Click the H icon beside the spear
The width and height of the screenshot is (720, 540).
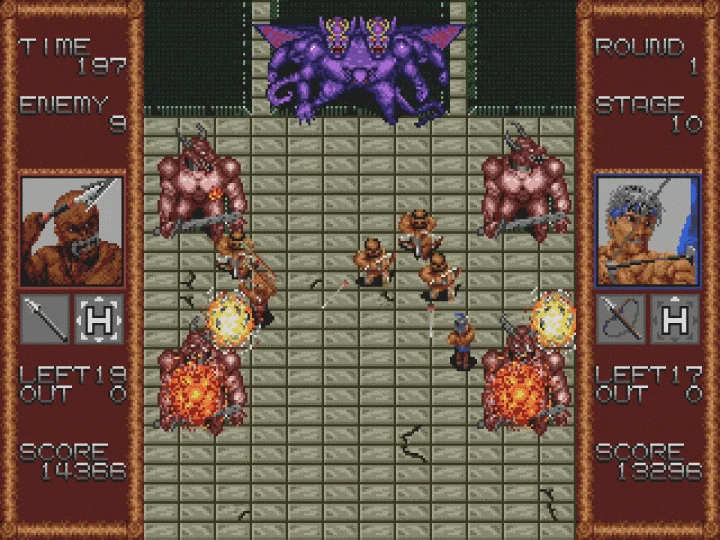click(x=99, y=319)
